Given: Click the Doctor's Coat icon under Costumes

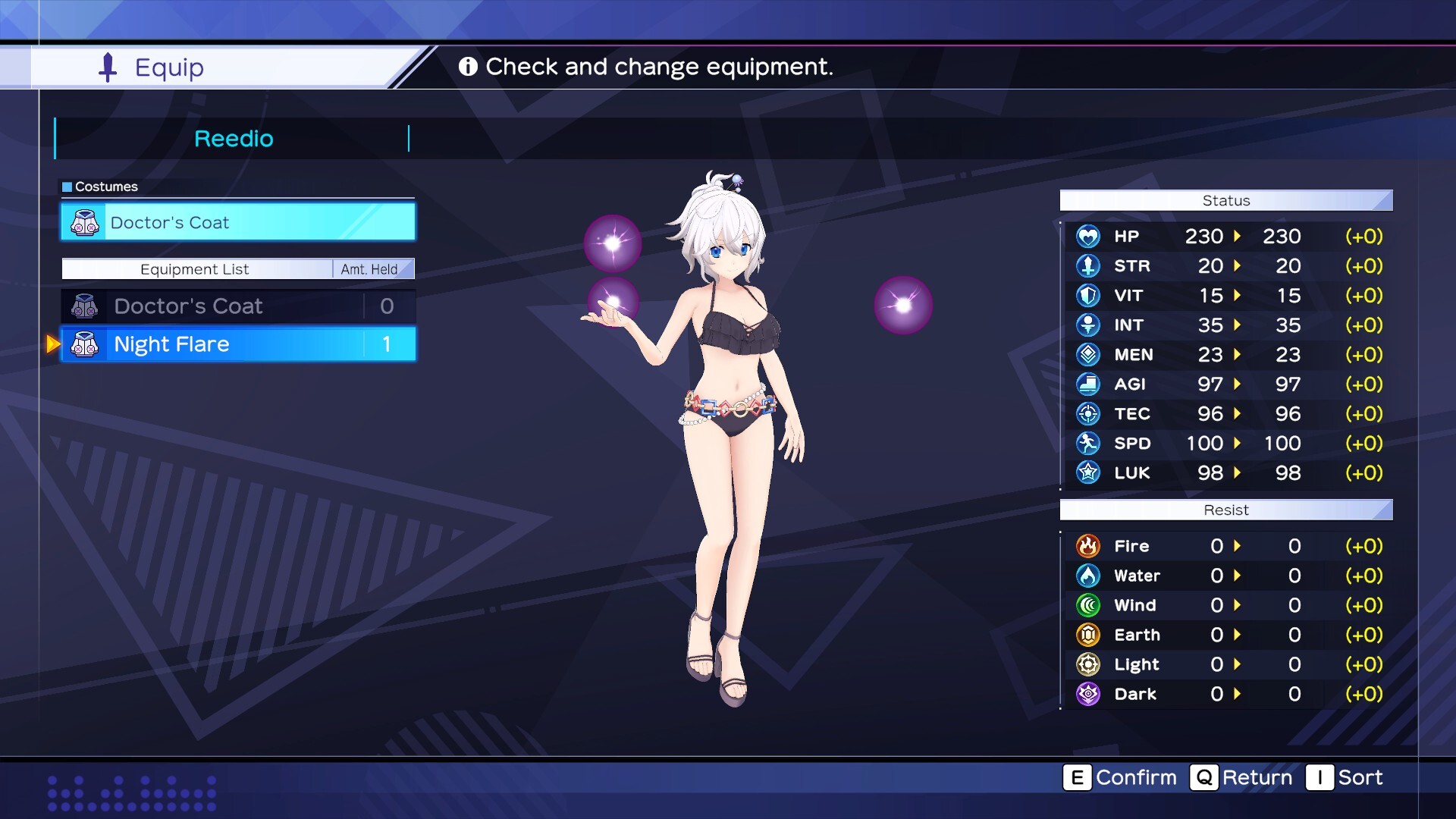Looking at the screenshot, I should (x=85, y=222).
